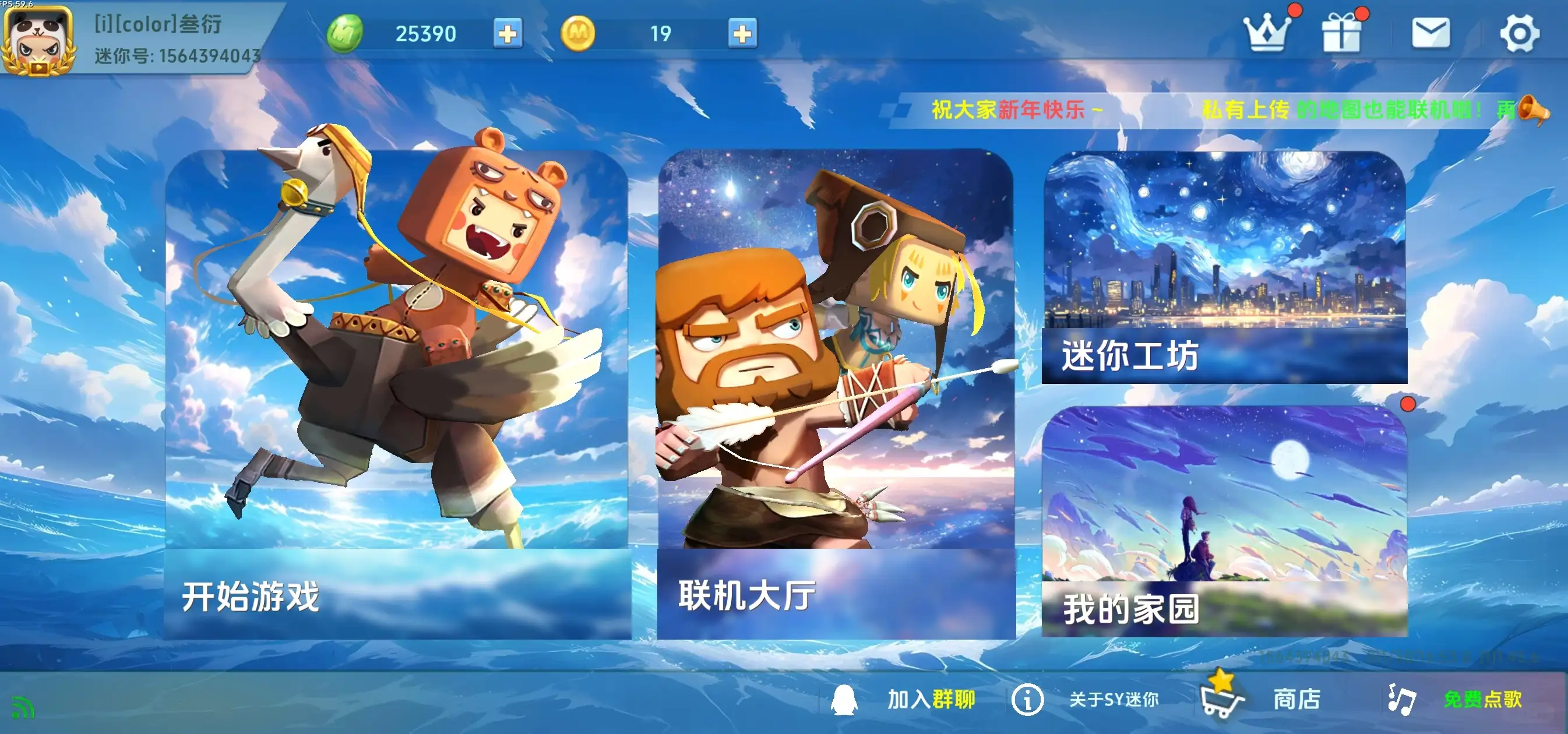Screen dimensions: 1568x734
Task: Open the mailbox envelope icon
Action: pyautogui.click(x=1432, y=33)
